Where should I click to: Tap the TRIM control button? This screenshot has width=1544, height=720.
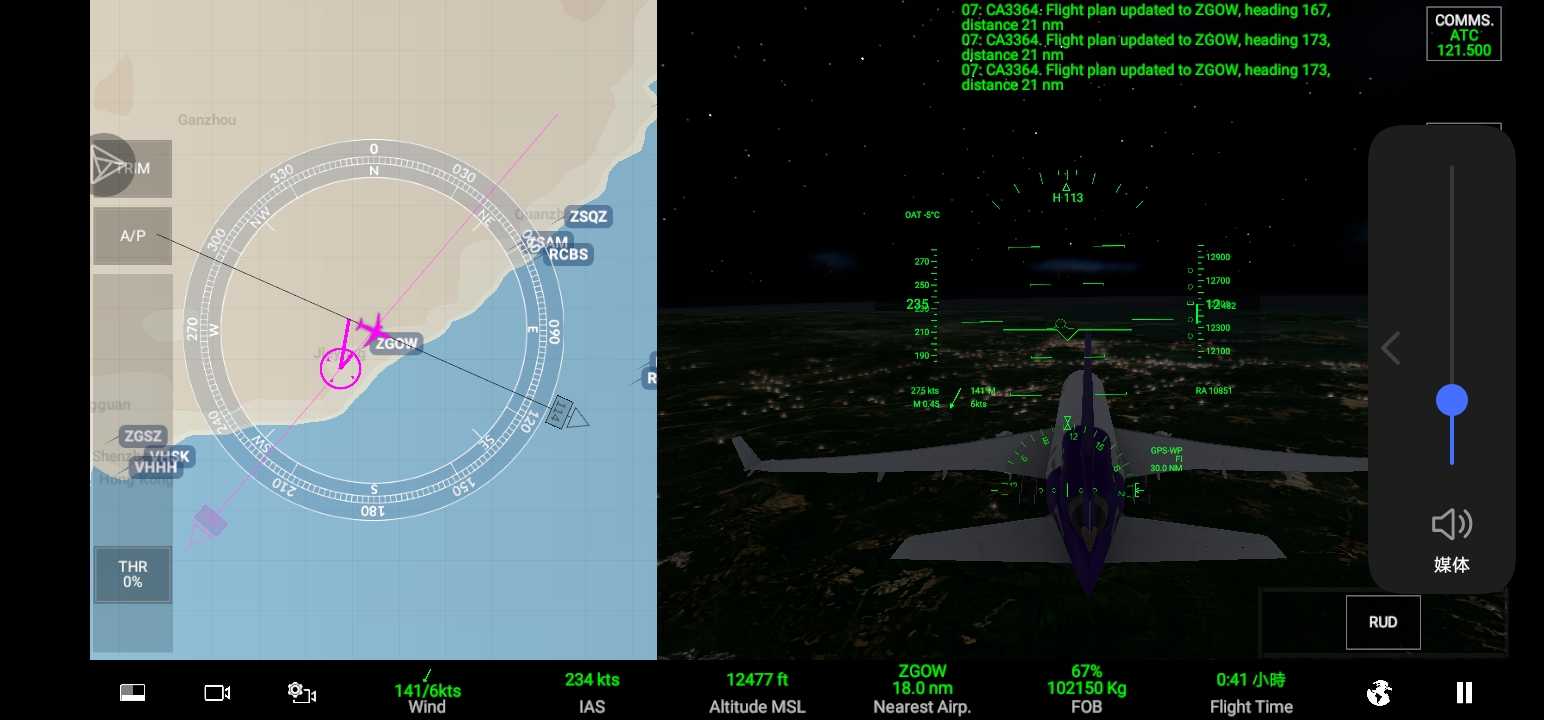[132, 168]
